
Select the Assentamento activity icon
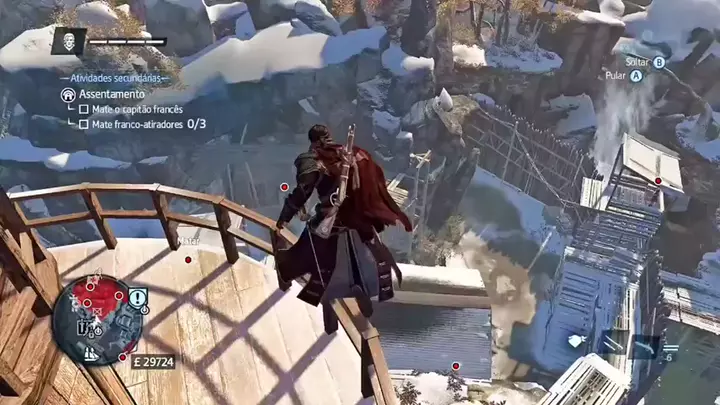pyautogui.click(x=68, y=94)
